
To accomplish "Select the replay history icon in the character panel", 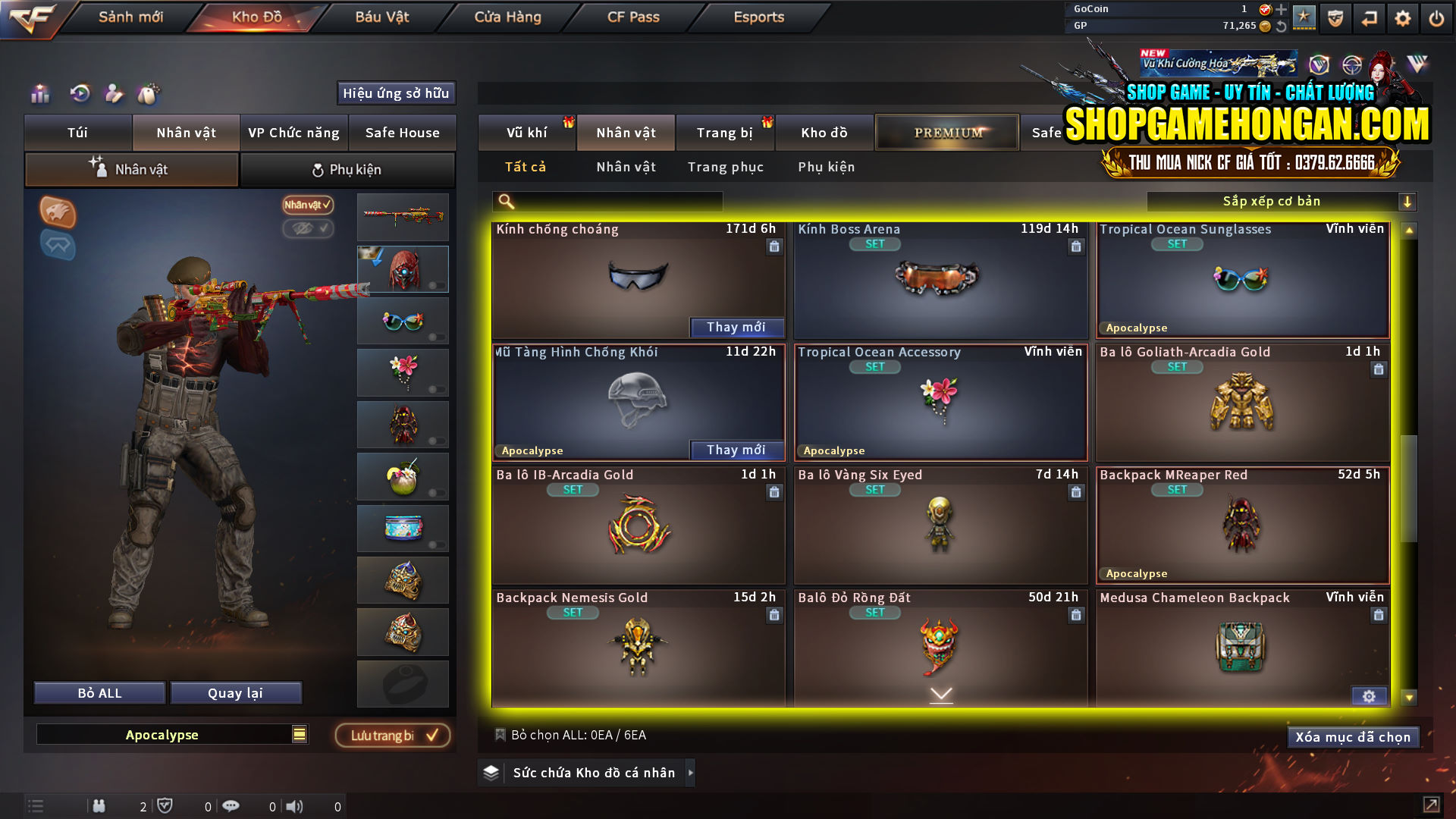I will pos(79,95).
